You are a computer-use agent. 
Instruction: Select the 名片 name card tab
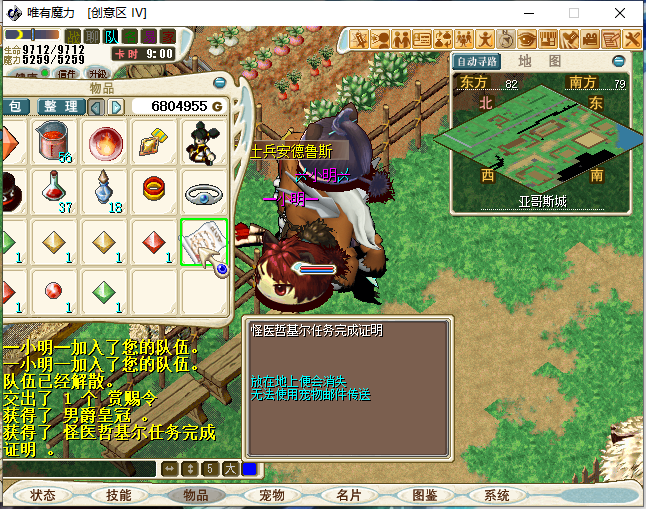pyautogui.click(x=348, y=495)
